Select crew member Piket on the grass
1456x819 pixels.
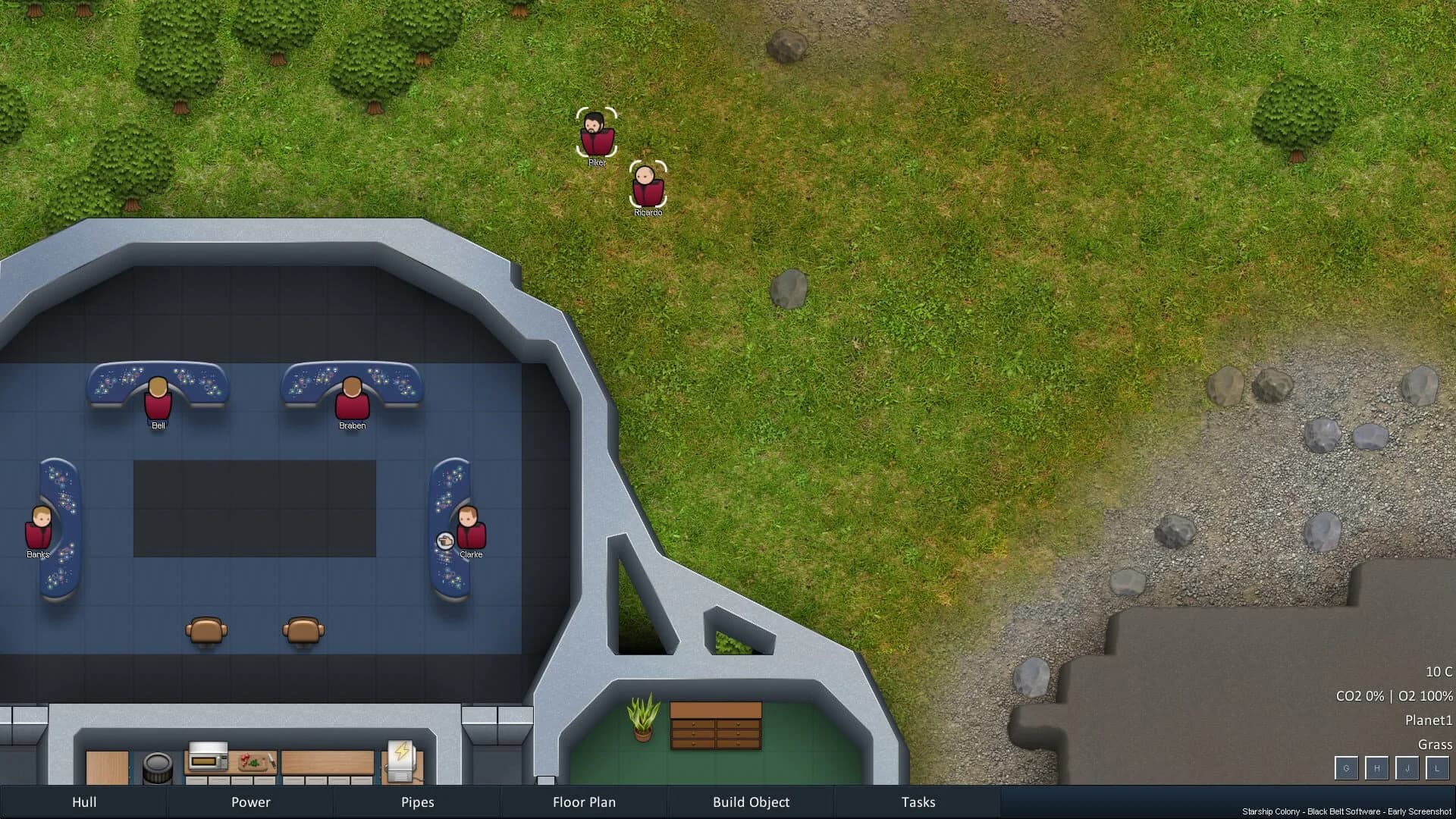[x=598, y=136]
